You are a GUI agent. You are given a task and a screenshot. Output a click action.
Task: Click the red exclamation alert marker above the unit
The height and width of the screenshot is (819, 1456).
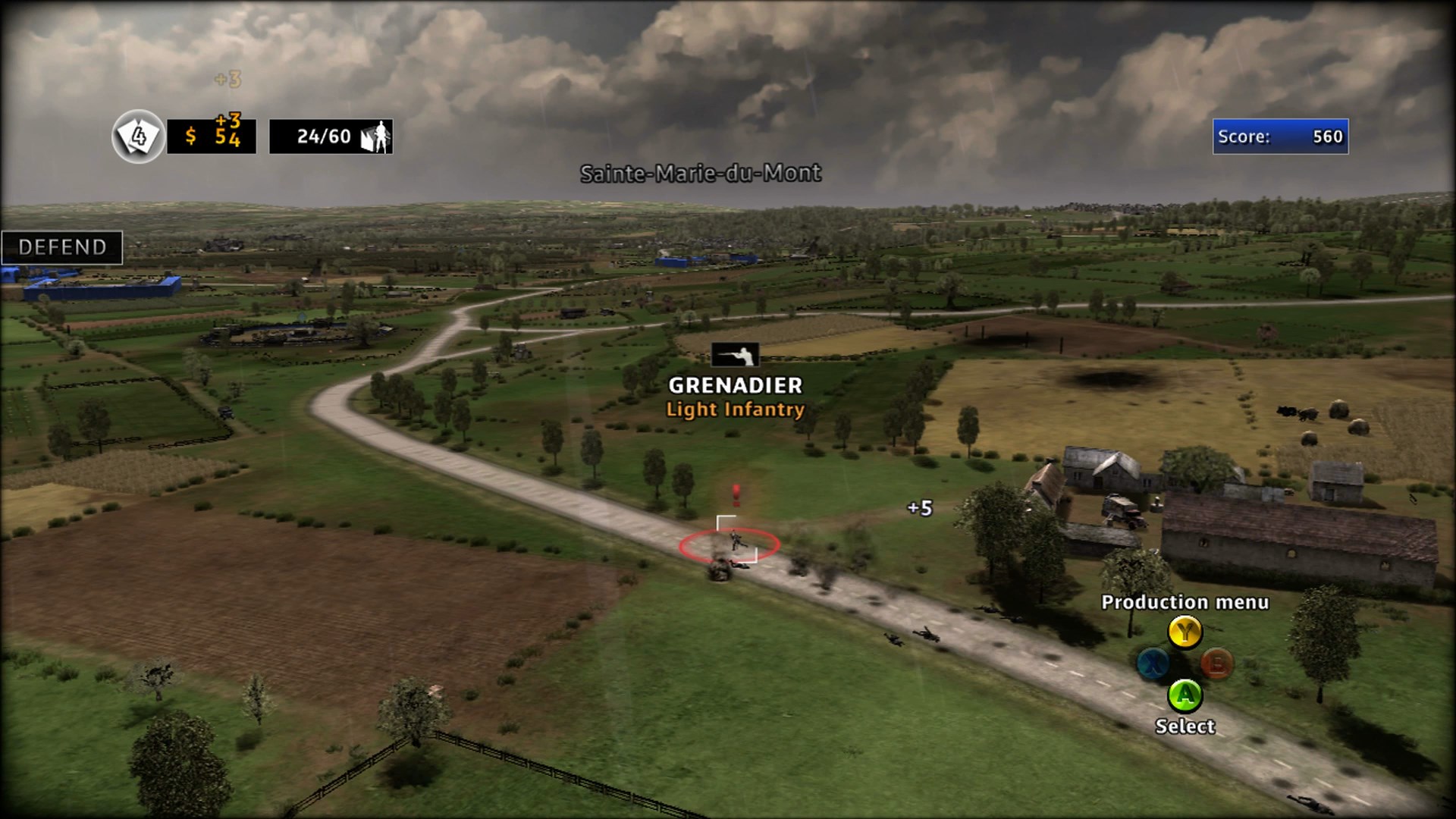click(734, 495)
